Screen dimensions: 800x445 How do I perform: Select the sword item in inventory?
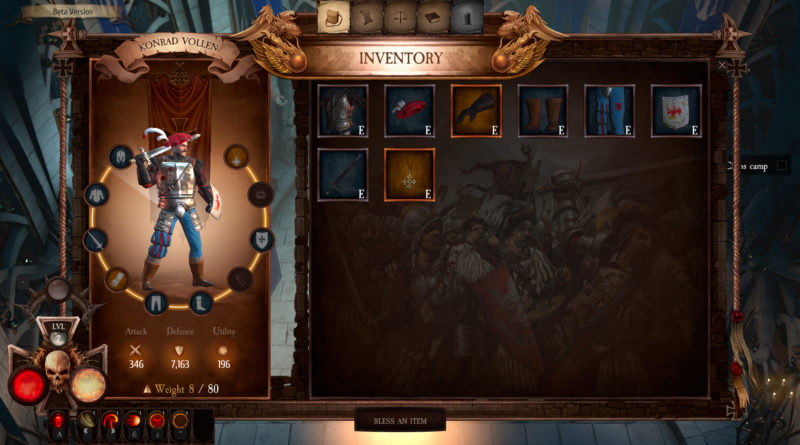(x=342, y=175)
